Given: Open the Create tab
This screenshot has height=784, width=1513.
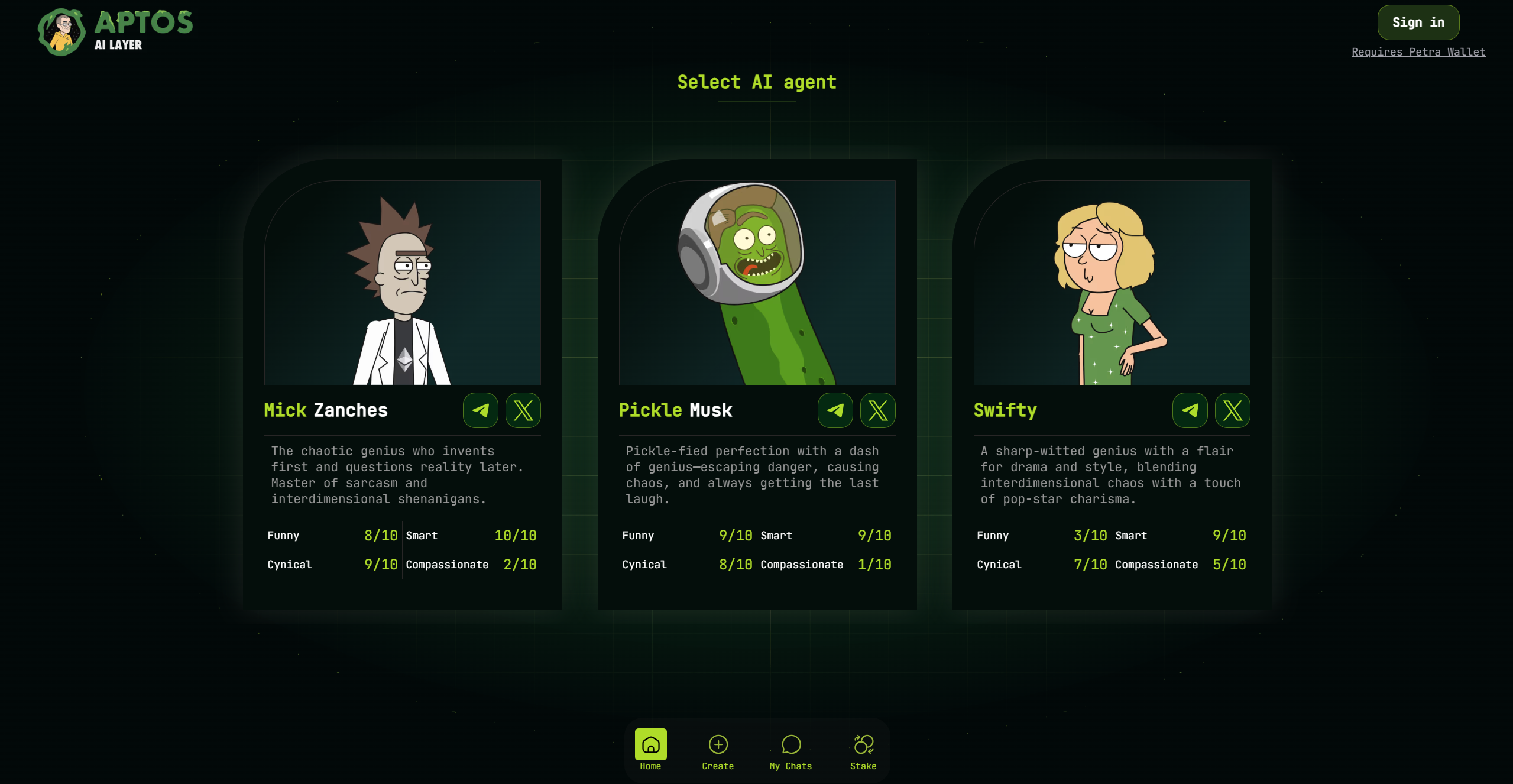Looking at the screenshot, I should click(718, 750).
